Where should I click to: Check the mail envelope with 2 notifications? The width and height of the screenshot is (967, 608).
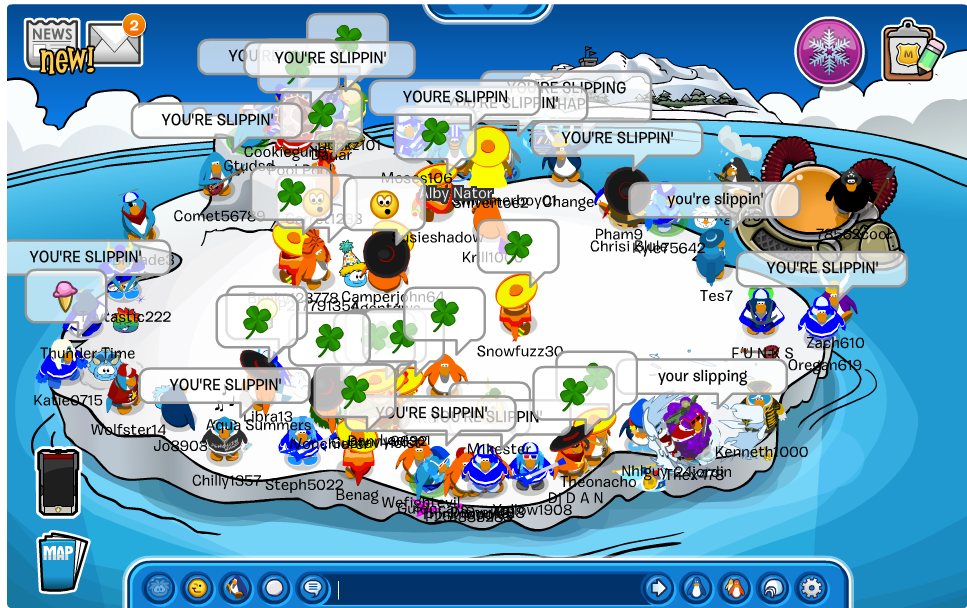(x=114, y=40)
